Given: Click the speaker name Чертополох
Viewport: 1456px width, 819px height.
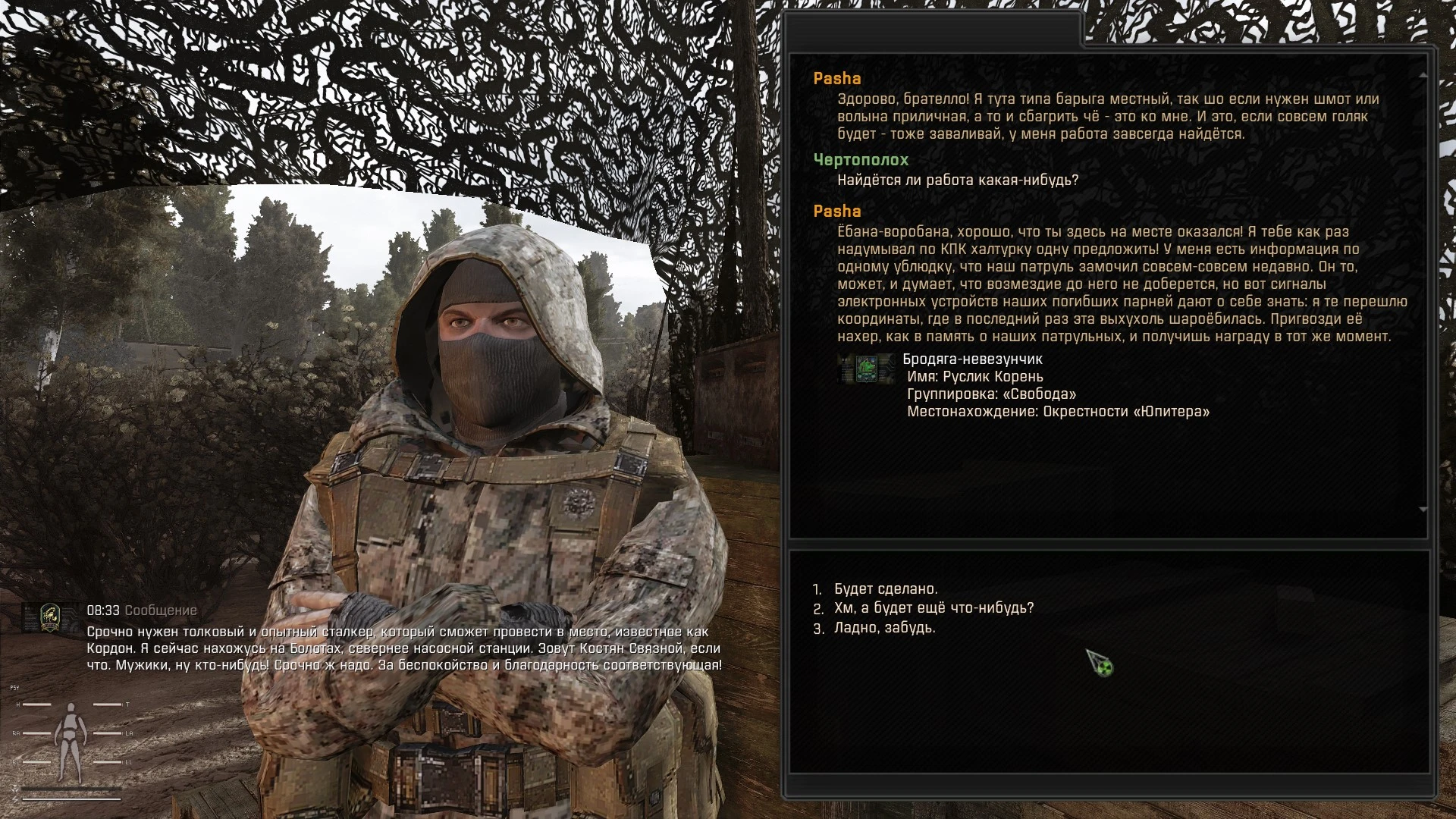Looking at the screenshot, I should pos(861,160).
